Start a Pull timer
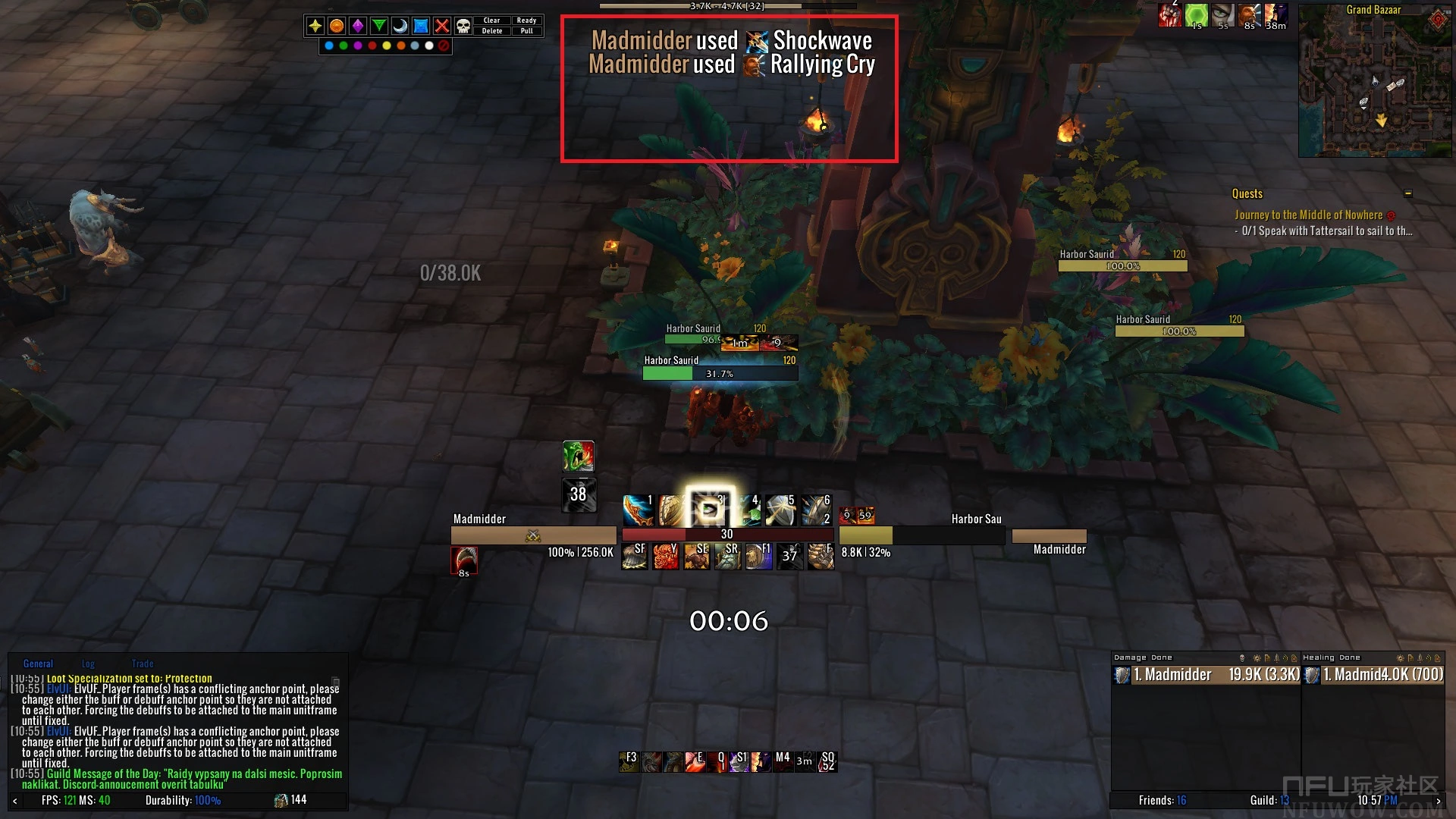 (526, 31)
